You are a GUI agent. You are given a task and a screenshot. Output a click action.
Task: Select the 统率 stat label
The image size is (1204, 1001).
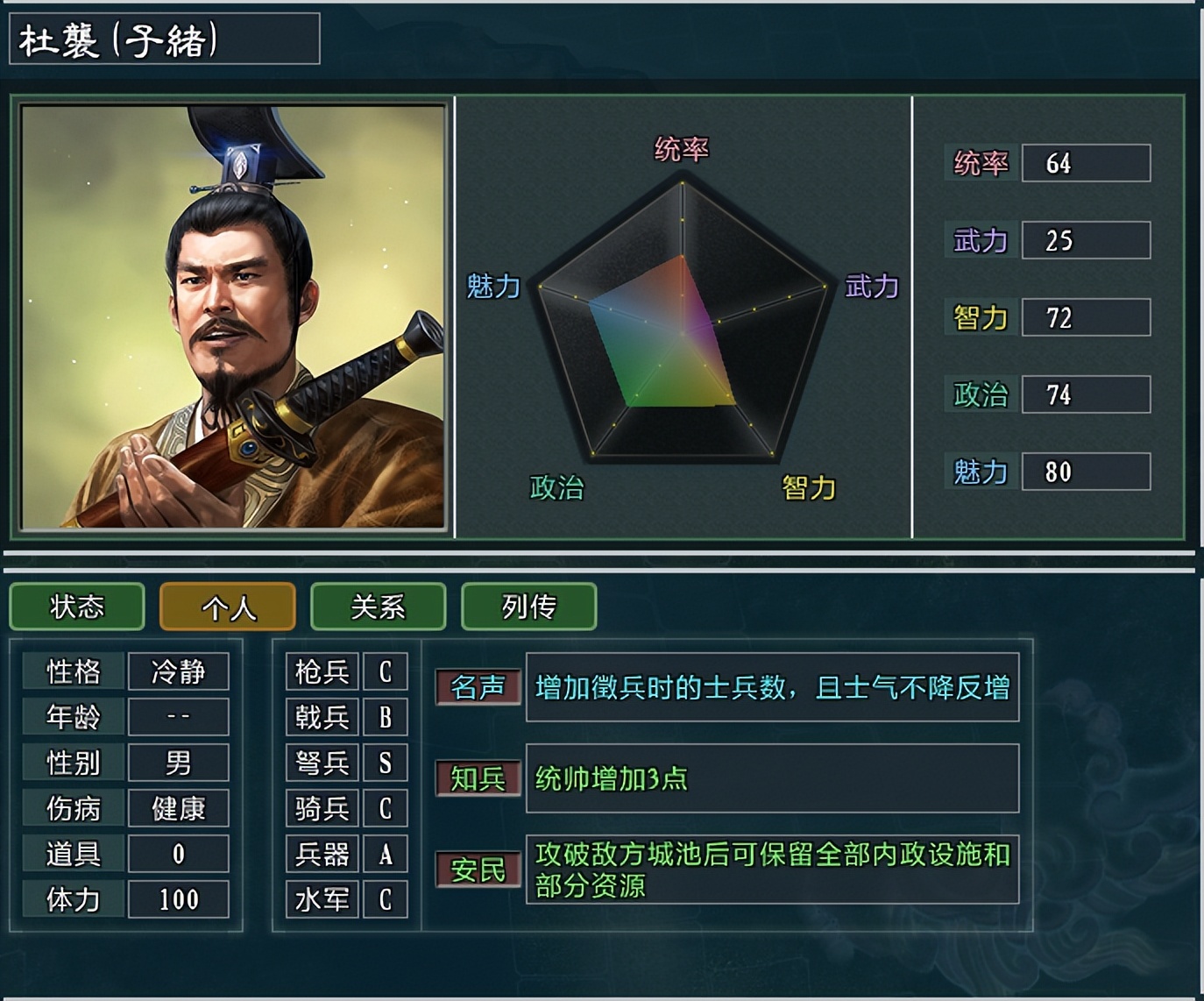click(981, 163)
